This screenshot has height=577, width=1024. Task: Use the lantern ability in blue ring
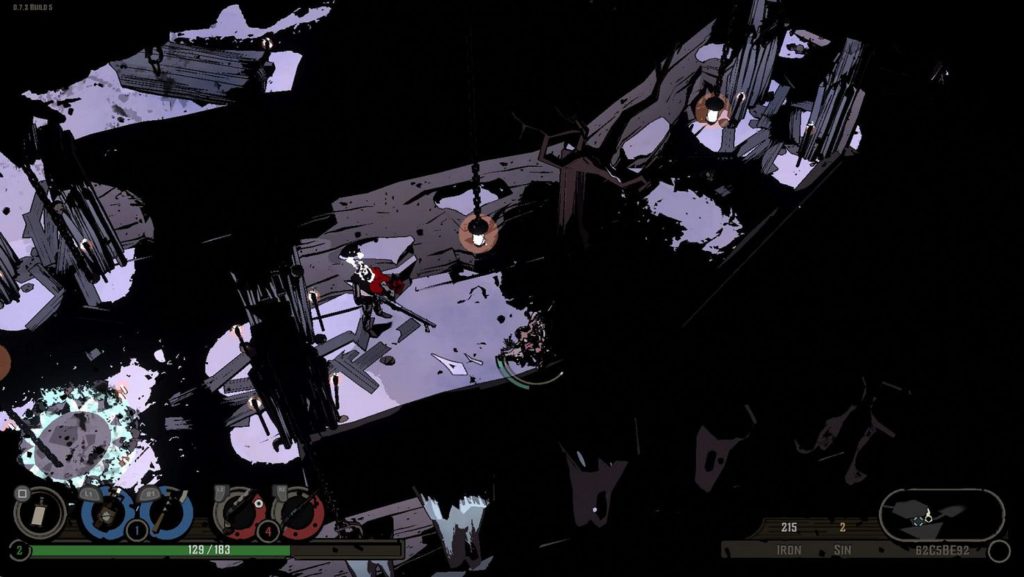107,514
